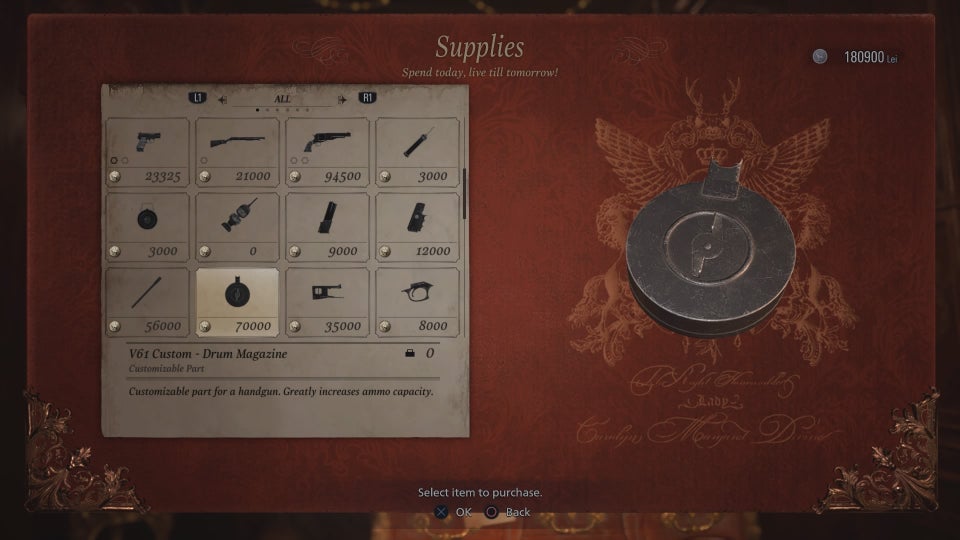Select the V61 Custom Drum Magazine slot

coord(237,301)
